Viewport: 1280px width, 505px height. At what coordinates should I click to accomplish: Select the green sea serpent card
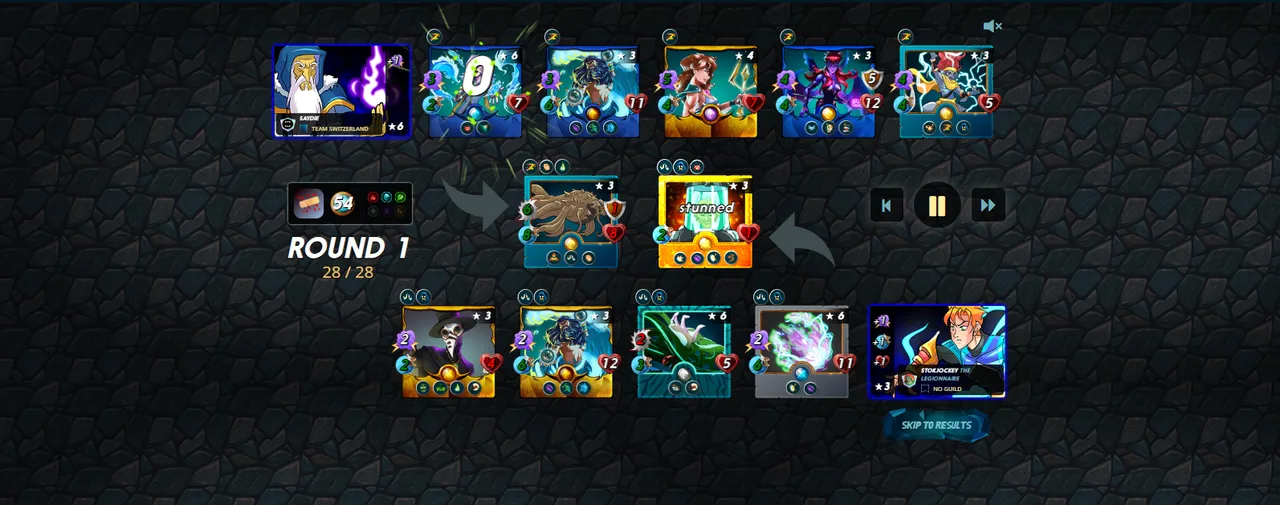click(685, 352)
